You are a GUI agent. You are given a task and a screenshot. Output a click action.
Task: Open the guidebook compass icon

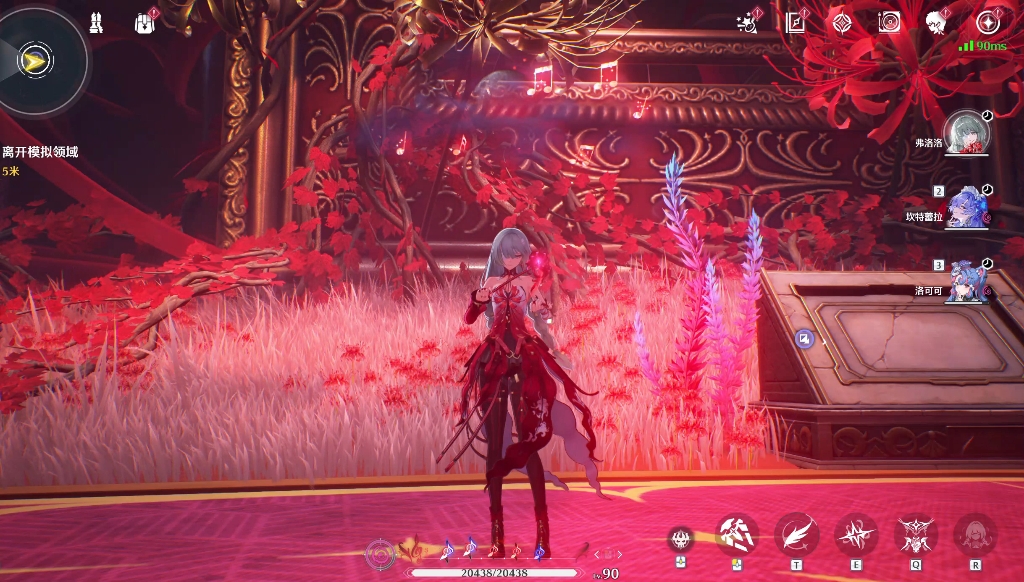point(795,21)
